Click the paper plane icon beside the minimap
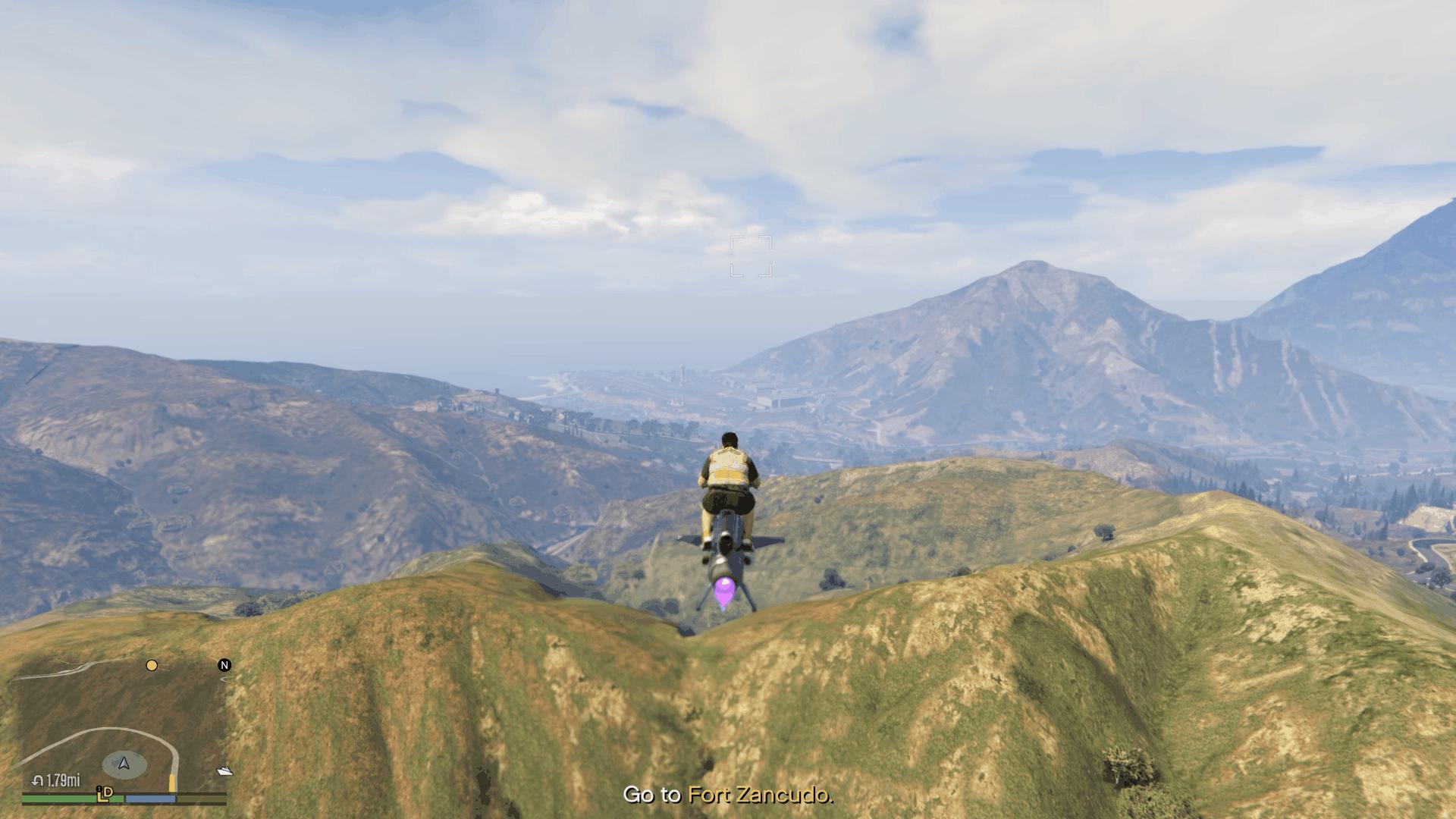The image size is (1456, 819). click(x=225, y=772)
